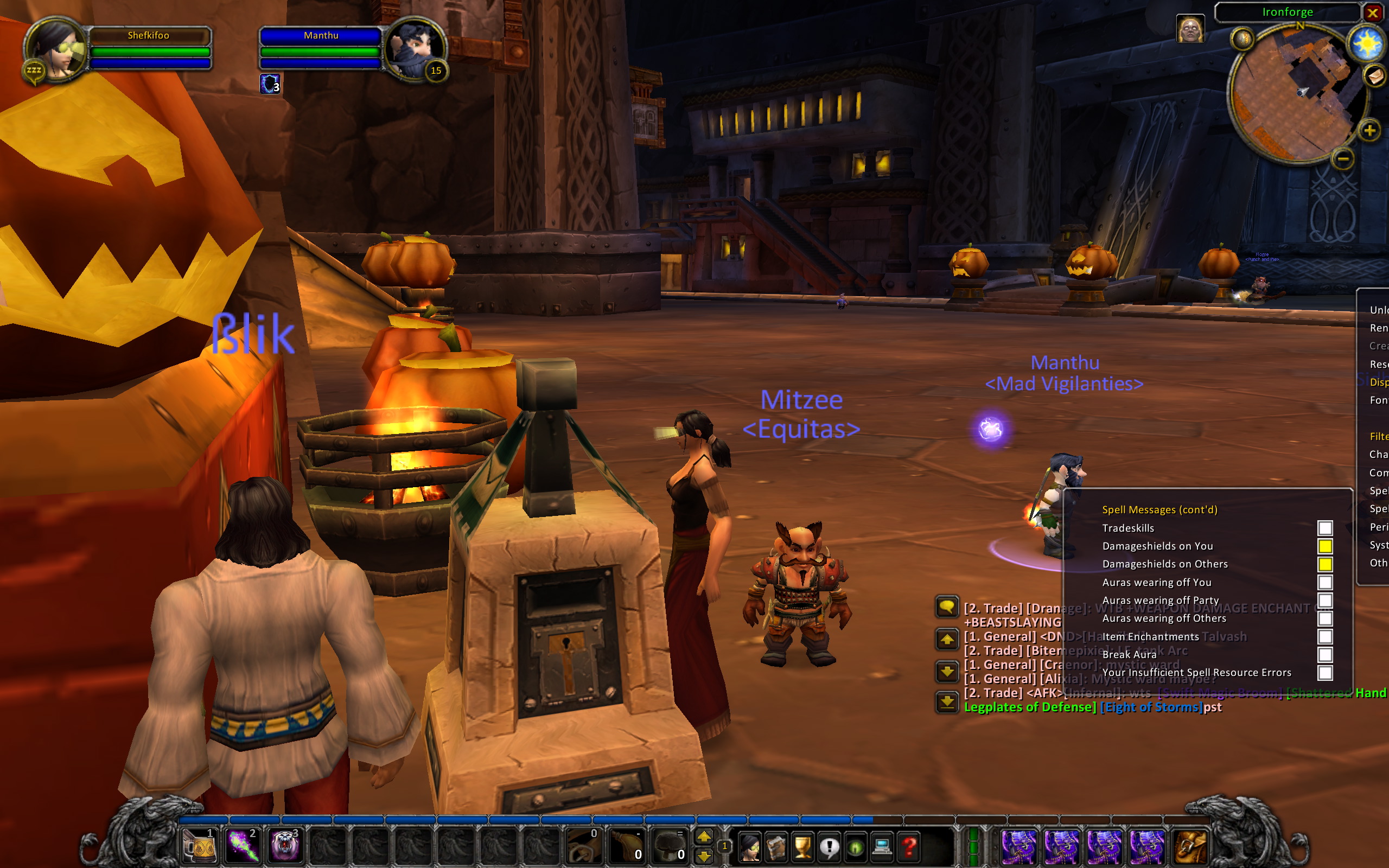Cast the green bolt spell in slot 2
The height and width of the screenshot is (868, 1389).
(x=242, y=846)
